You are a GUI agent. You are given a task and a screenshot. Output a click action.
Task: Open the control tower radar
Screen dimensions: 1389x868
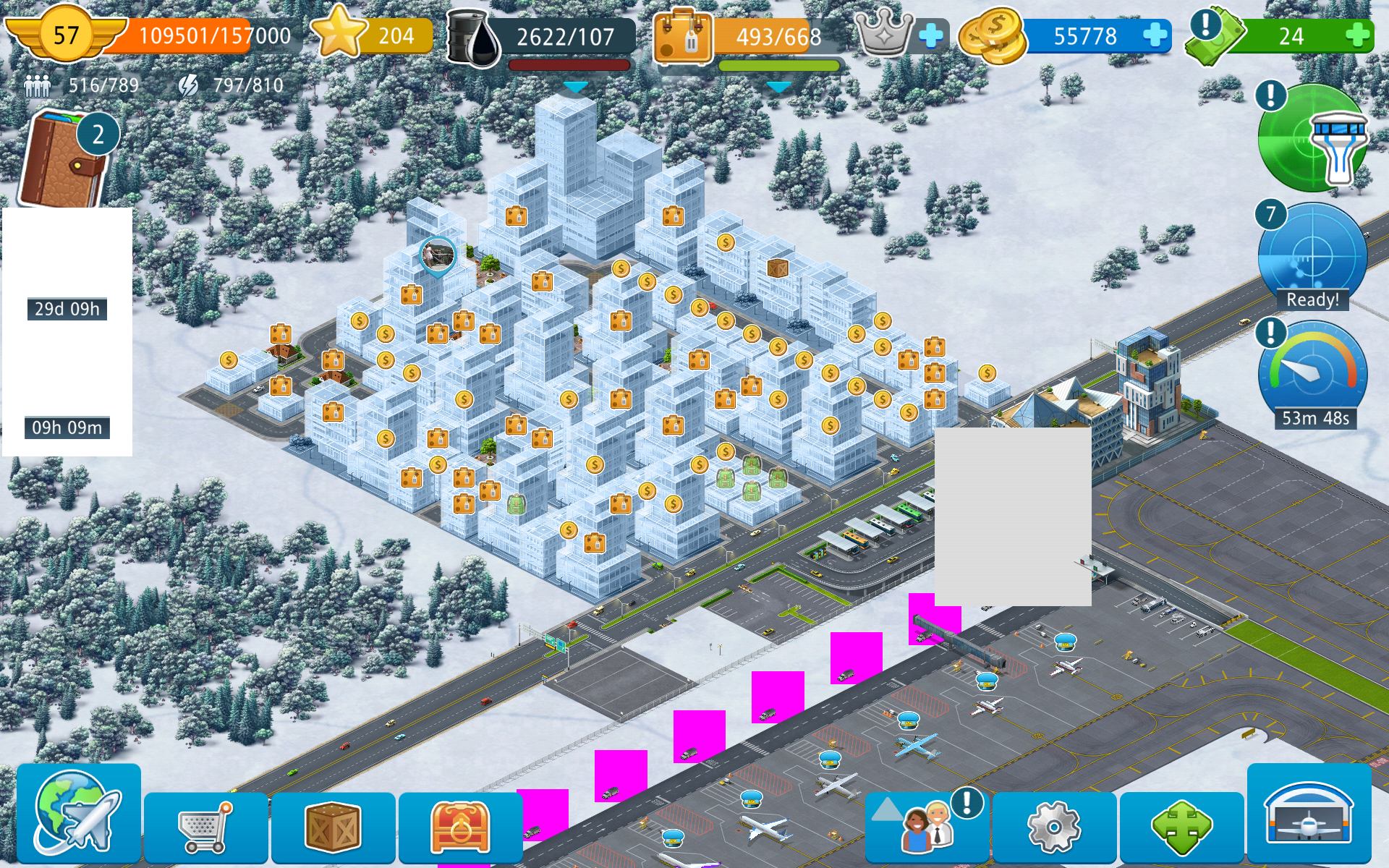point(1312,137)
